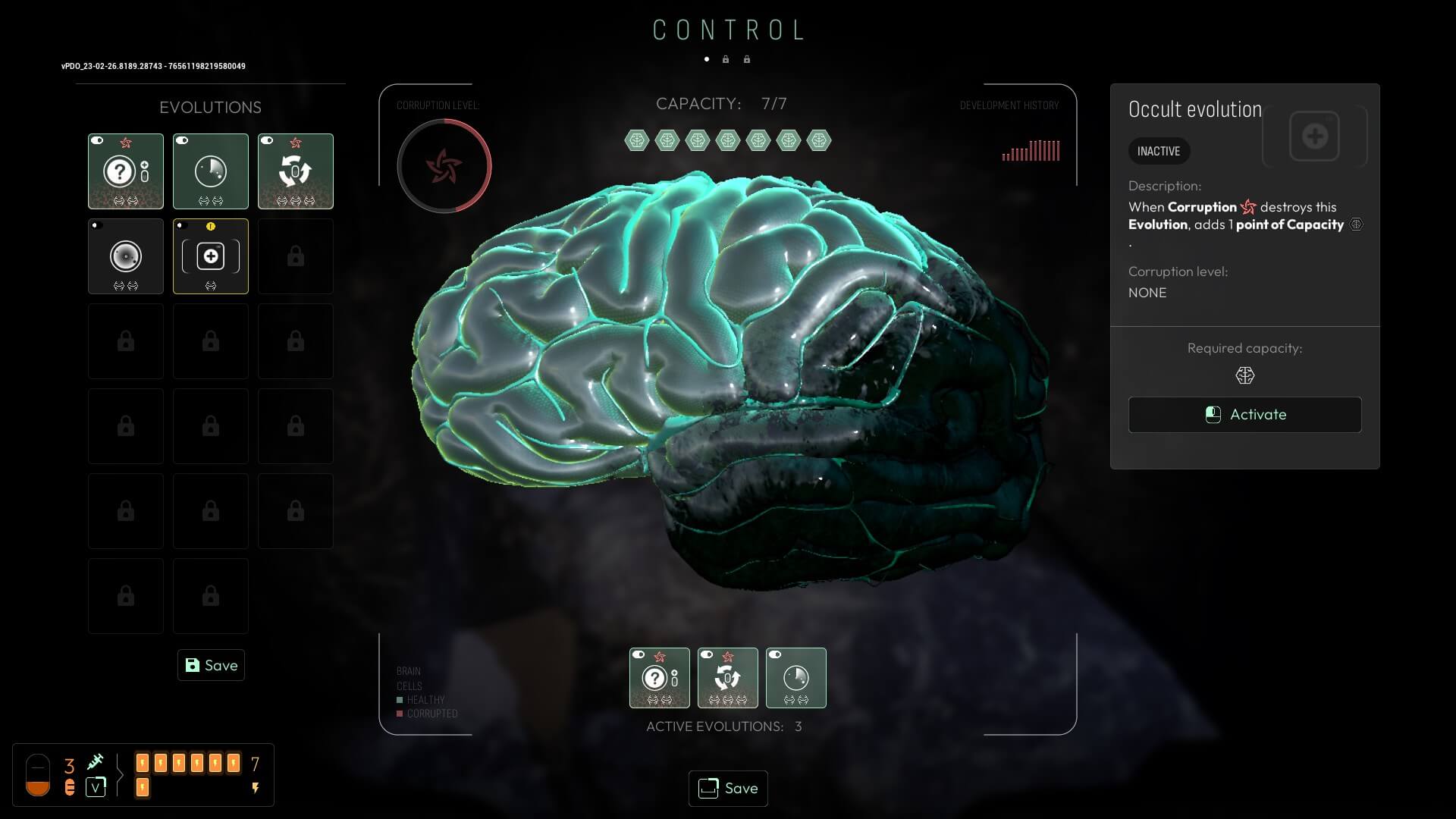Select the radar-like evolution in the Evolutions grid
Image resolution: width=1456 pixels, height=819 pixels.
(x=211, y=171)
